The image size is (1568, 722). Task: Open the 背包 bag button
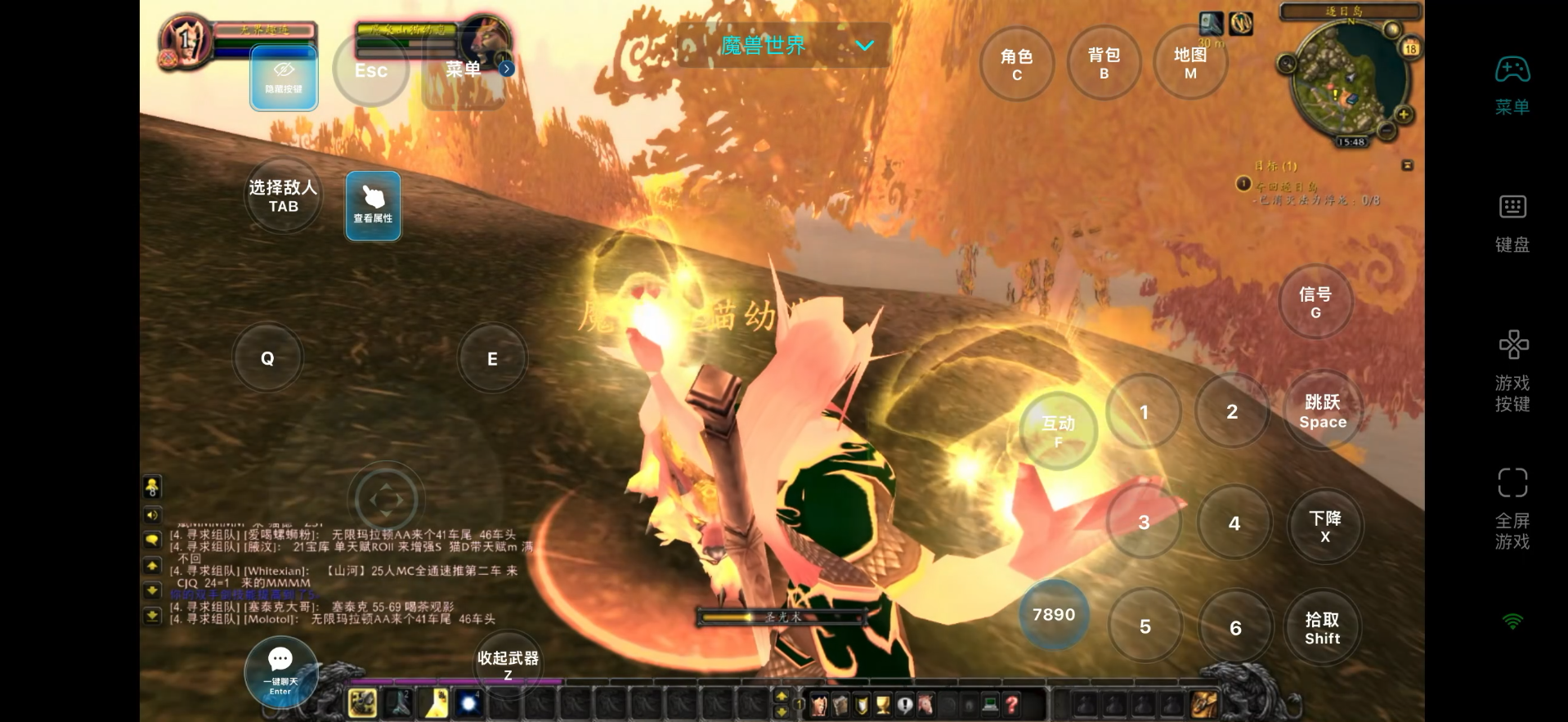1104,63
